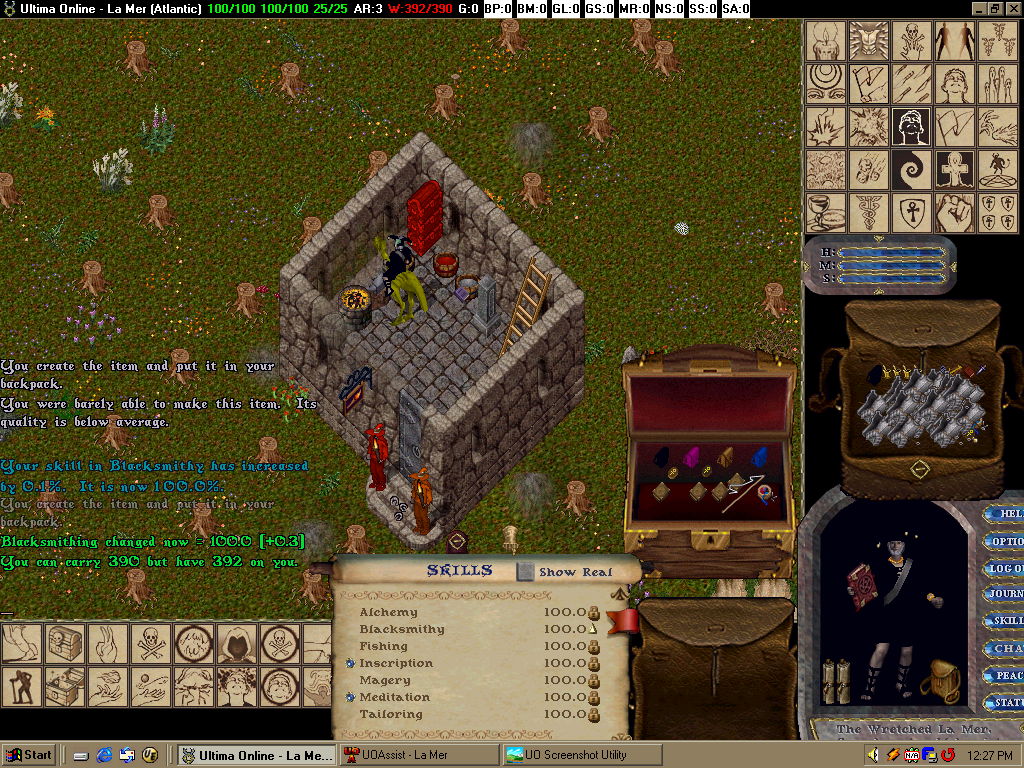Open the paperdoll Status button
The width and height of the screenshot is (1024, 768).
click(1004, 702)
